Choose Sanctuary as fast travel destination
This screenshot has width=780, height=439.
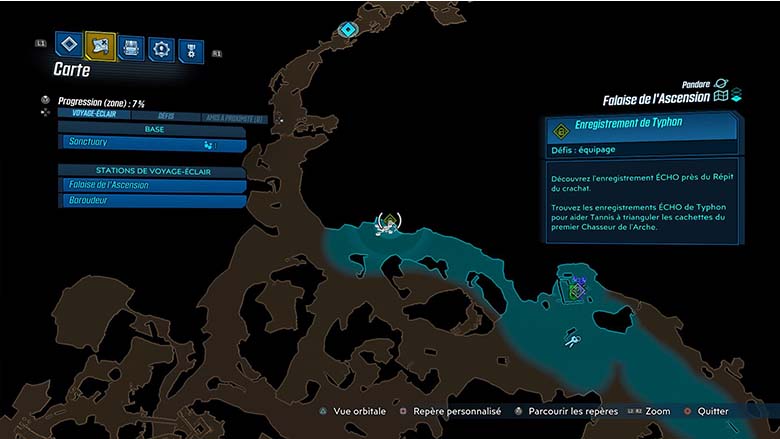click(x=152, y=144)
